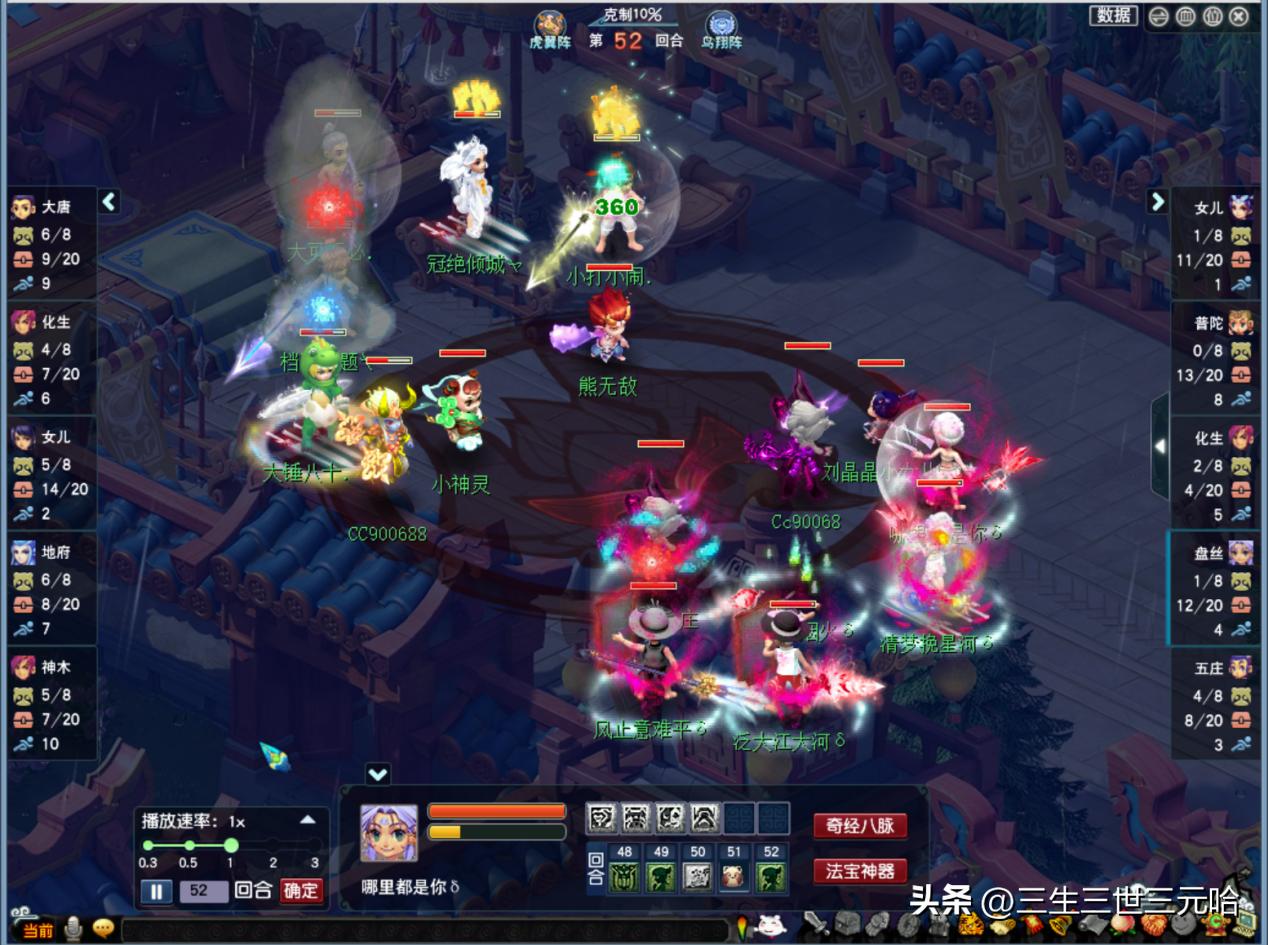Pause the battle replay

(156, 891)
